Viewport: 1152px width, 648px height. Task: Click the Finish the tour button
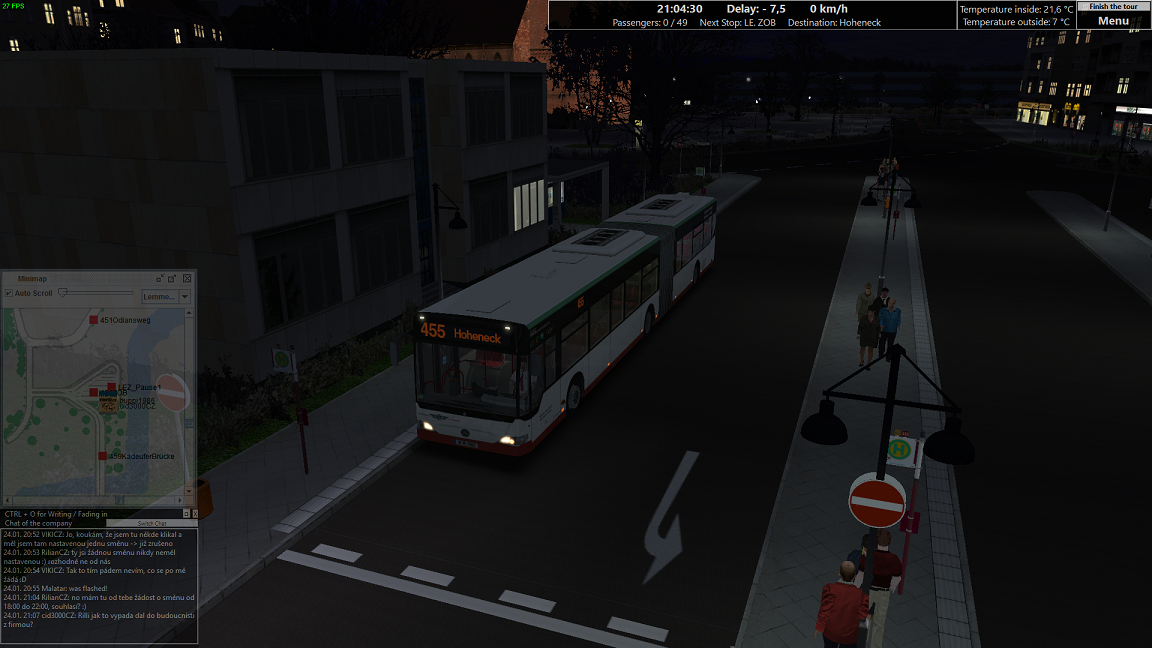1113,6
